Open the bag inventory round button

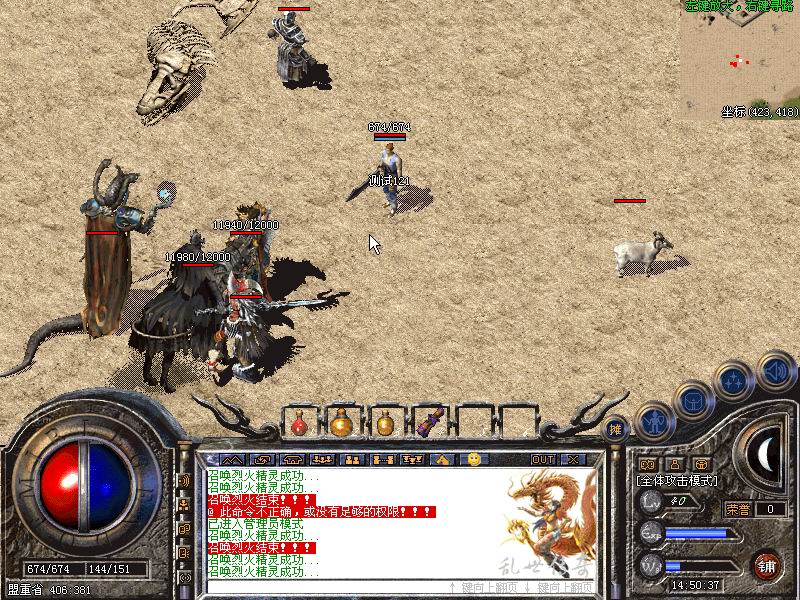[x=693, y=401]
